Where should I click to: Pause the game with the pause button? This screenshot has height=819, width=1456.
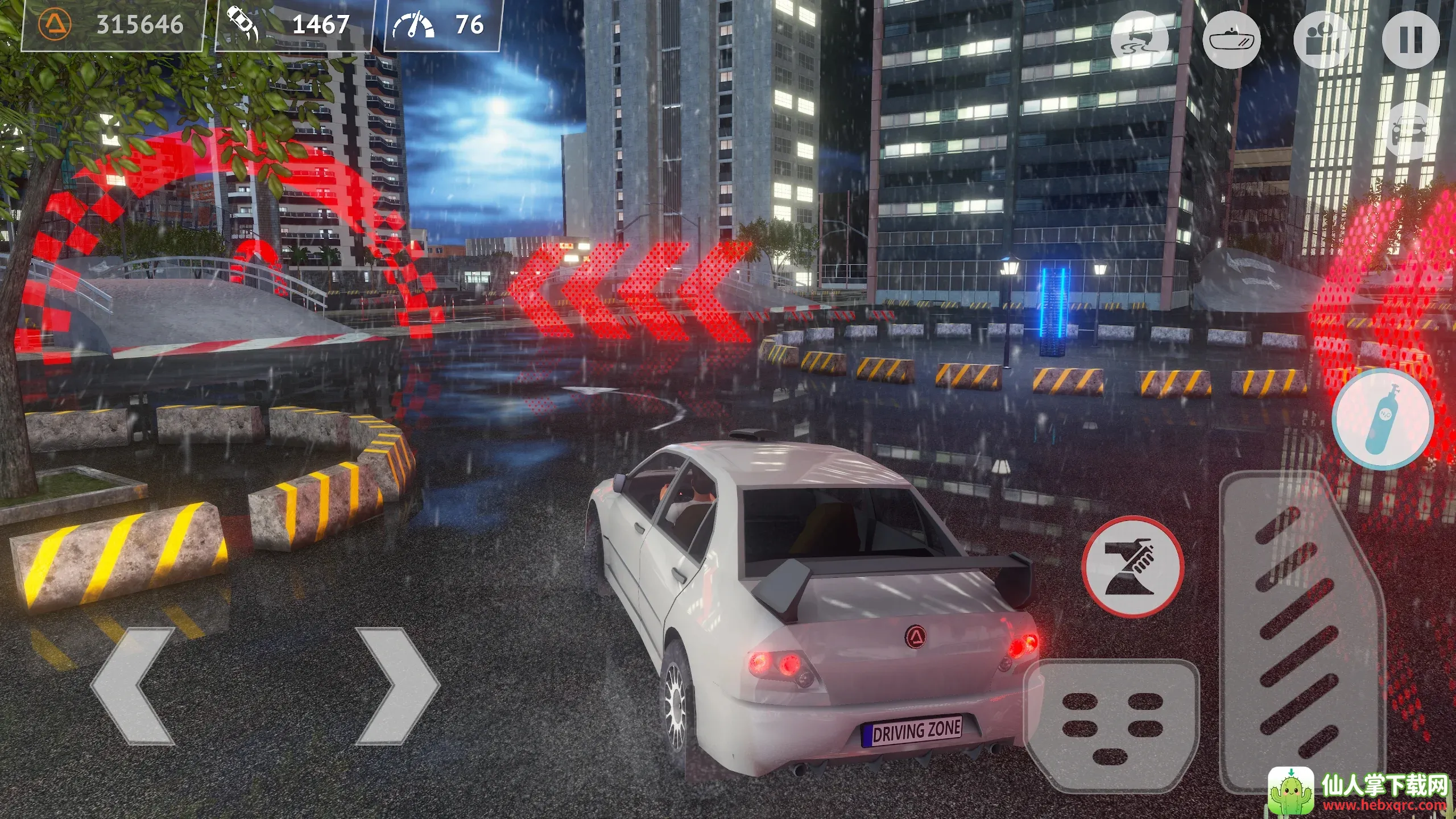click(x=1410, y=40)
